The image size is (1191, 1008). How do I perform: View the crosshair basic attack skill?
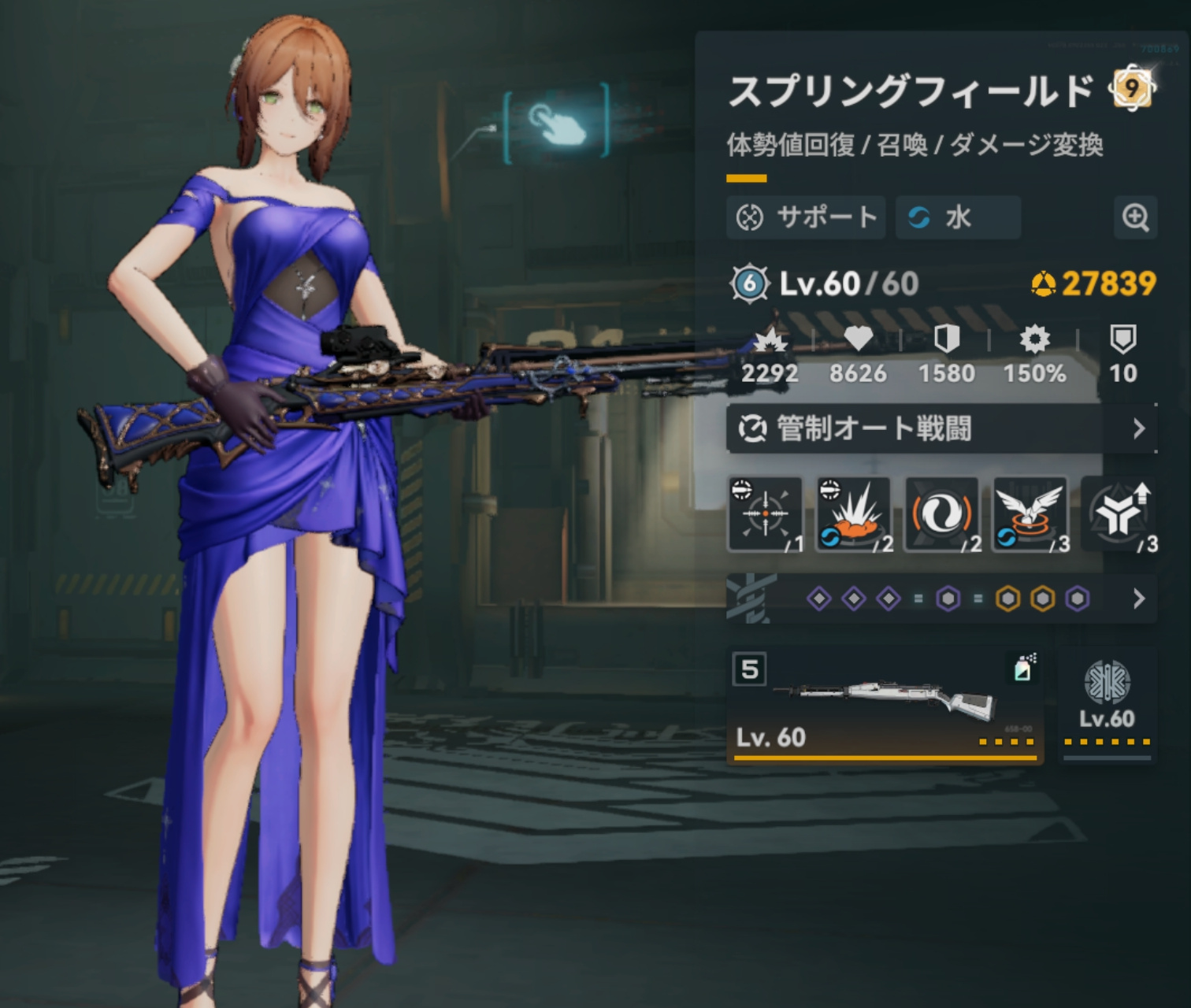pyautogui.click(x=765, y=514)
